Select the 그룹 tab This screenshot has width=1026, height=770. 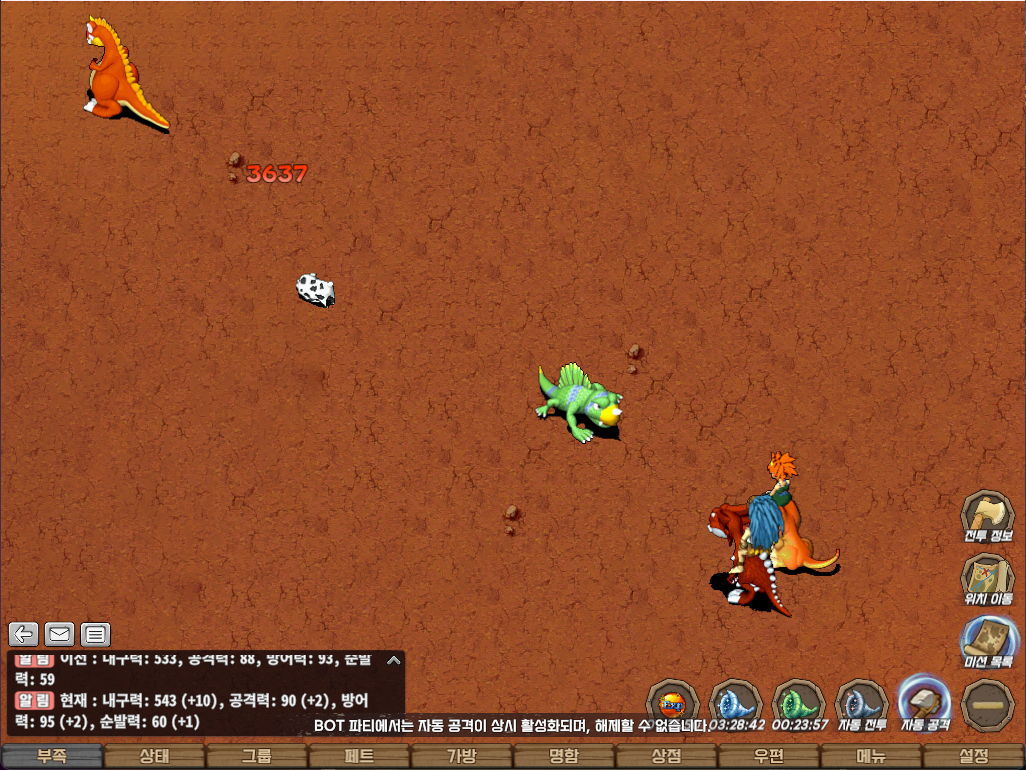pyautogui.click(x=257, y=757)
